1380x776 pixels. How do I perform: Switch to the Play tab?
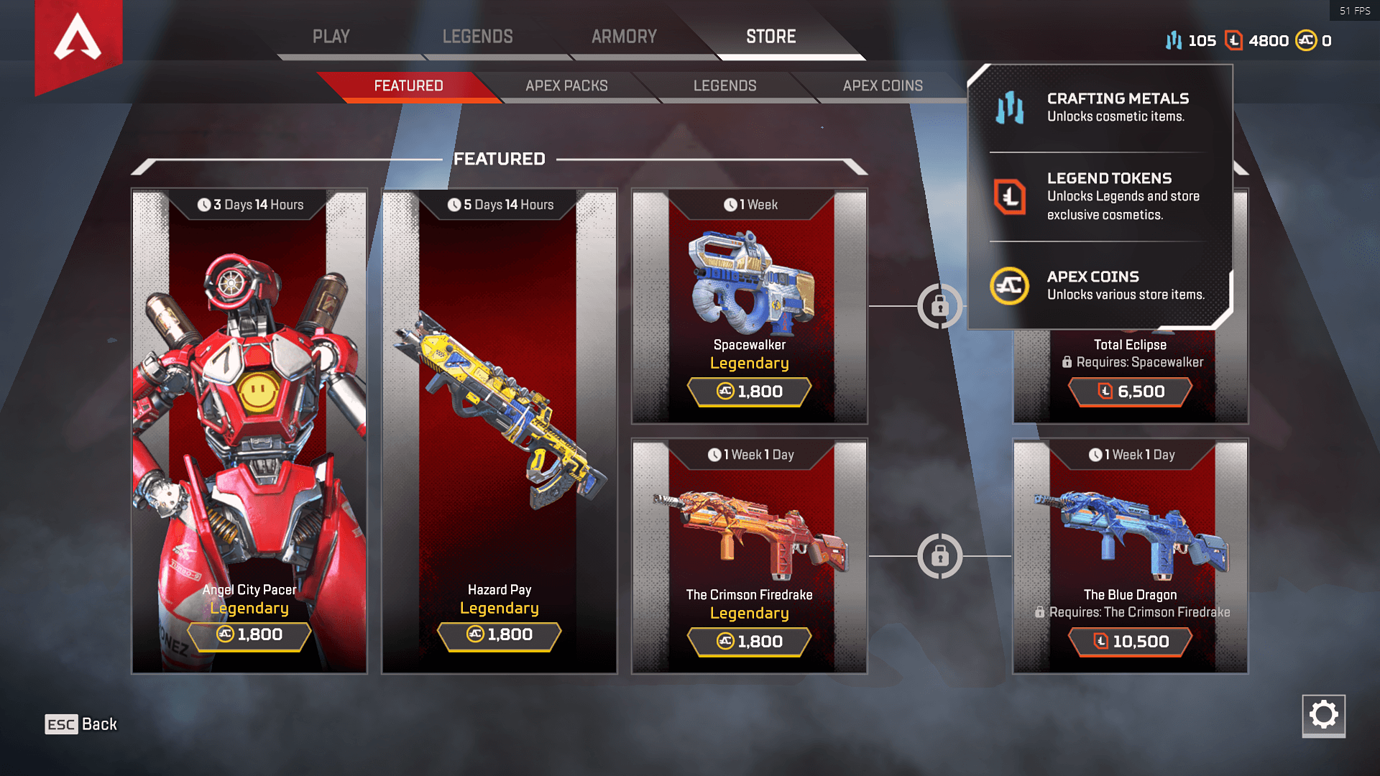331,37
